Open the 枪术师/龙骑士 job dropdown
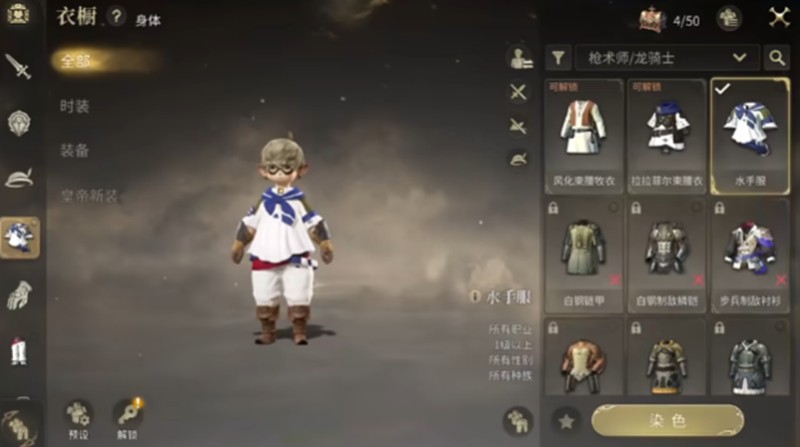800x447 pixels. pyautogui.click(x=667, y=58)
